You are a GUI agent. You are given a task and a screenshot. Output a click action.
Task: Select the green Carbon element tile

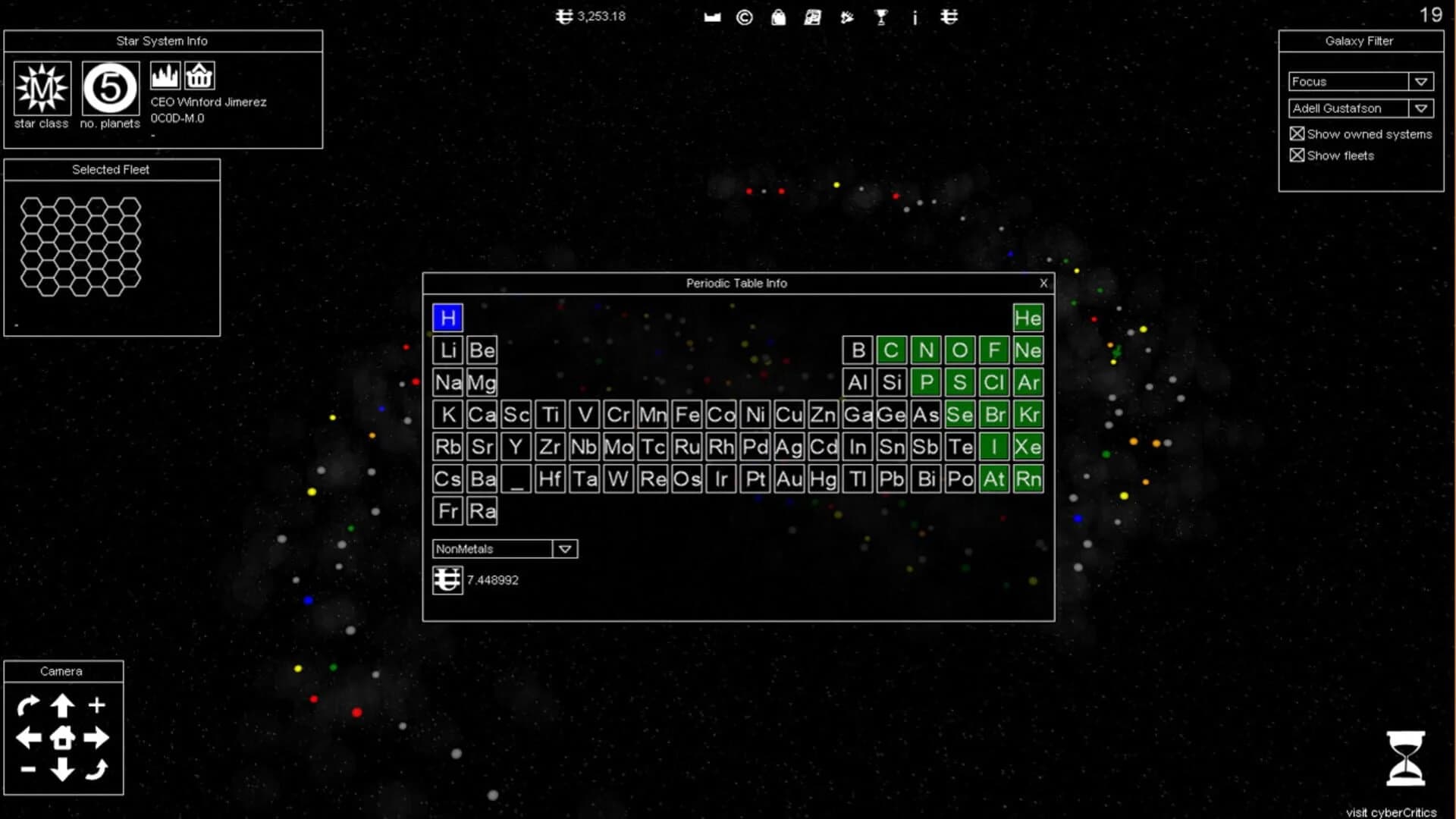point(892,350)
